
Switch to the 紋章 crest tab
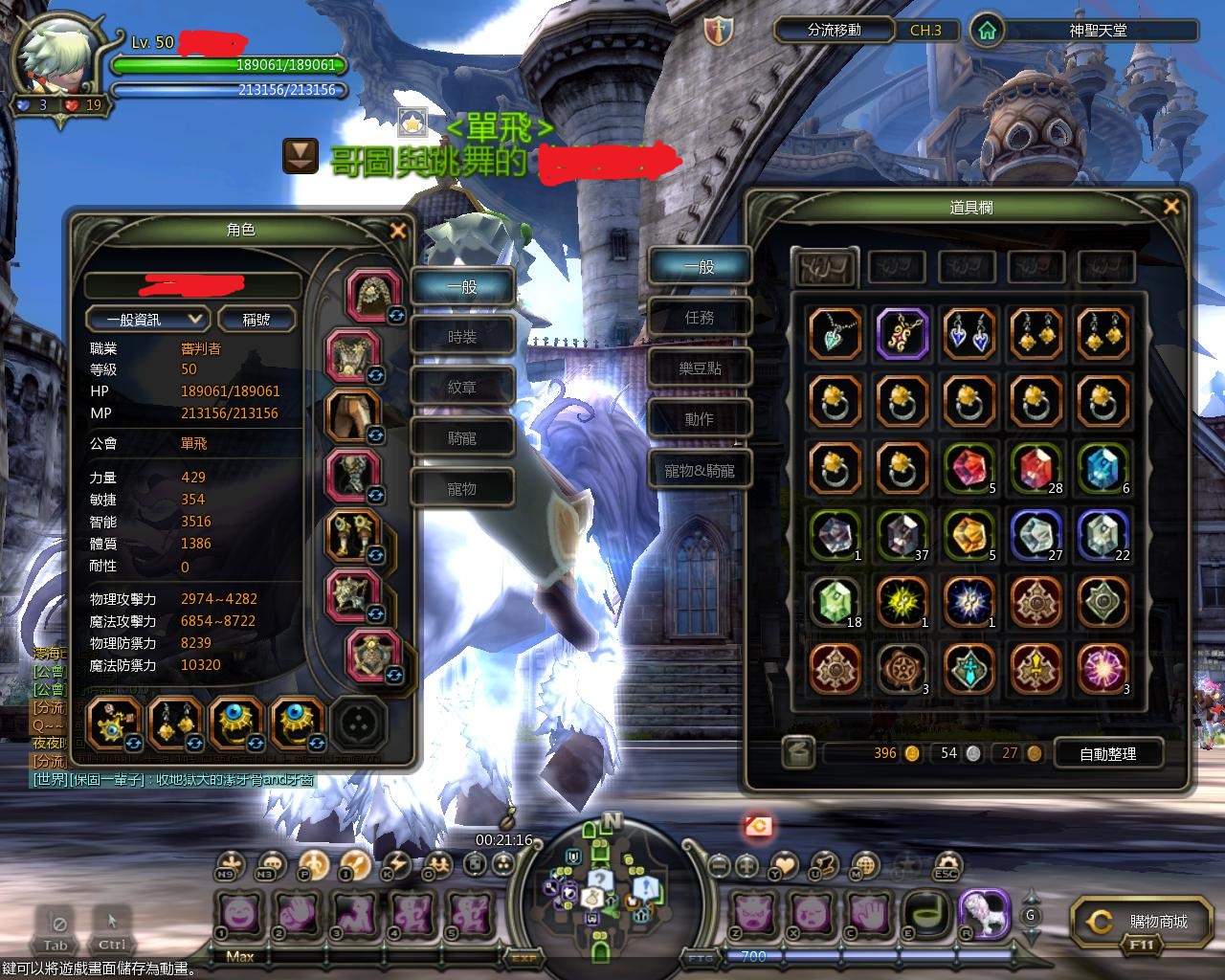(462, 388)
